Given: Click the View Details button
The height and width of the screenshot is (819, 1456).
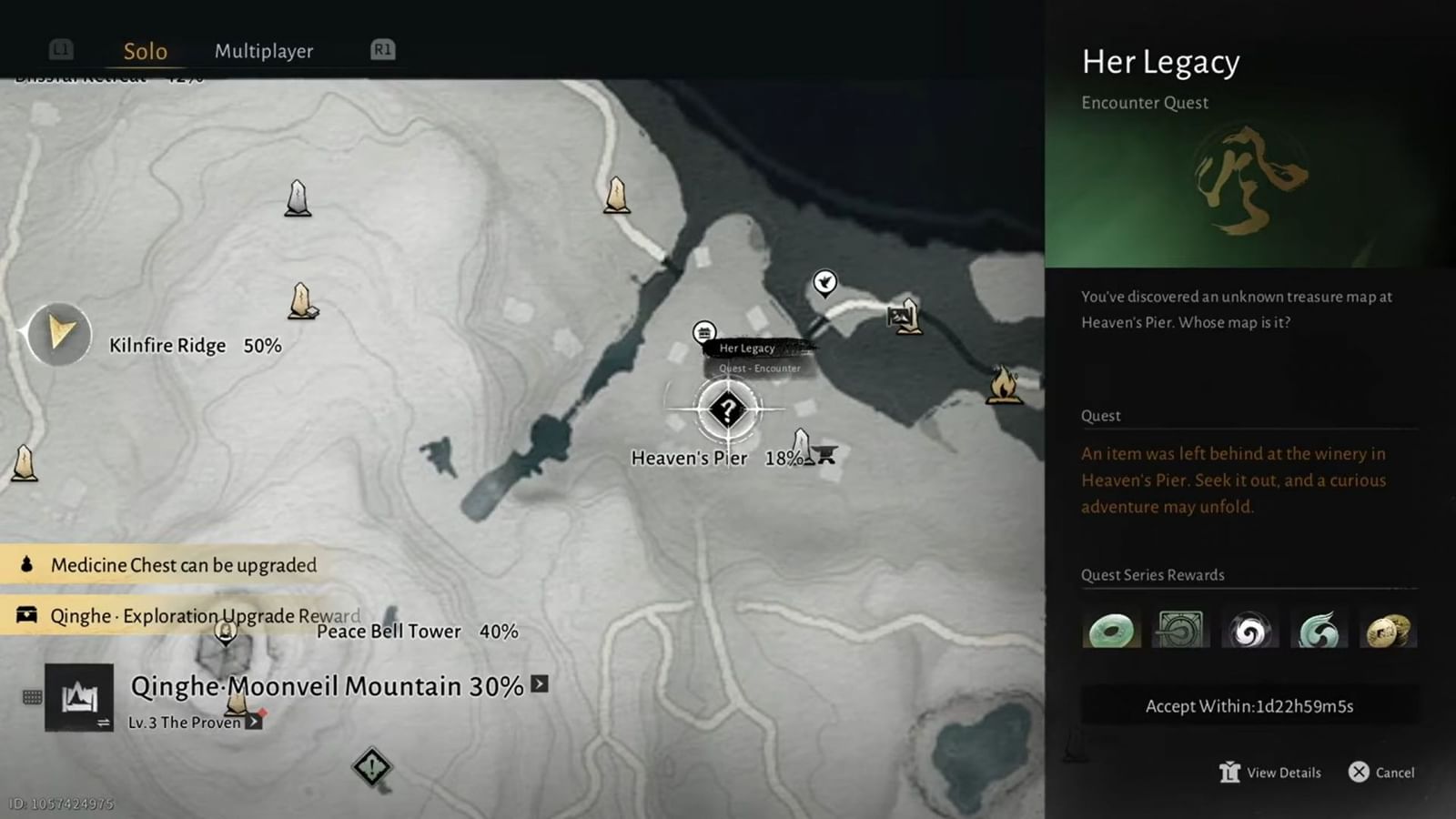Looking at the screenshot, I should coord(1270,772).
